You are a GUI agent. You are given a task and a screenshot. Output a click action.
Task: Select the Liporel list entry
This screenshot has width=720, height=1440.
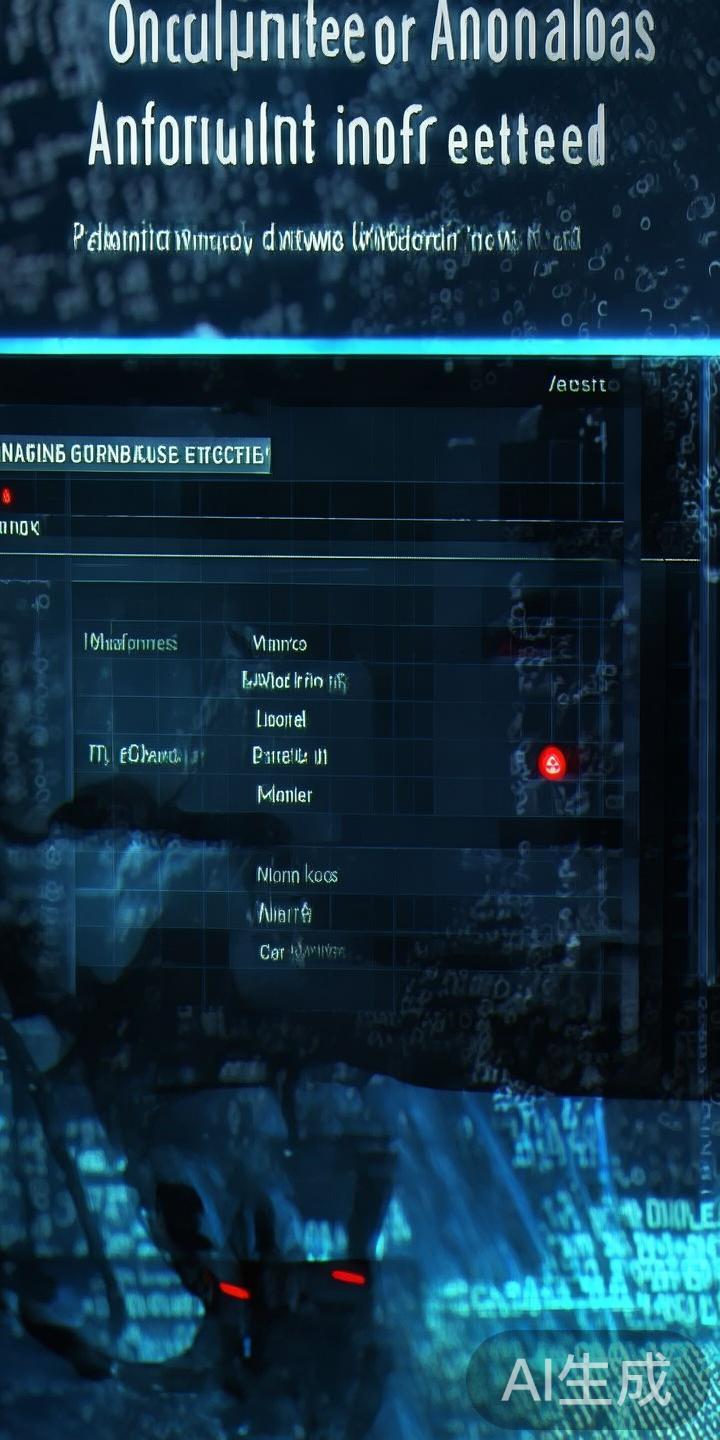(x=281, y=719)
